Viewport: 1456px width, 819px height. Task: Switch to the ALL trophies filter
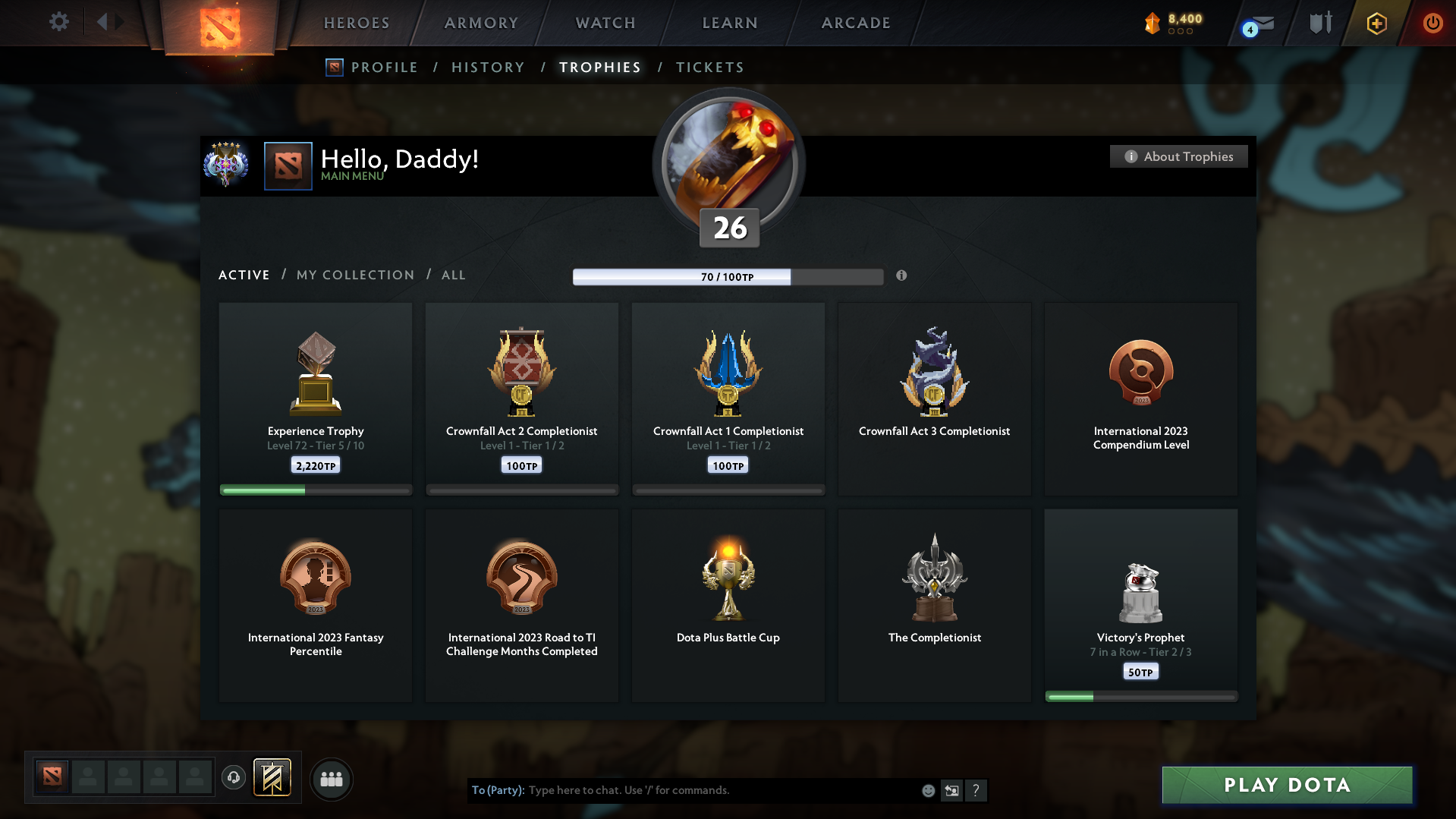point(453,275)
